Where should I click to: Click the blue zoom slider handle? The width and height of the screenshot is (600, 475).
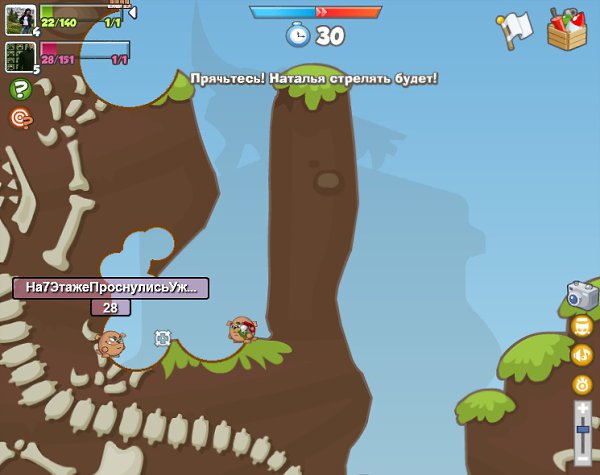click(582, 429)
